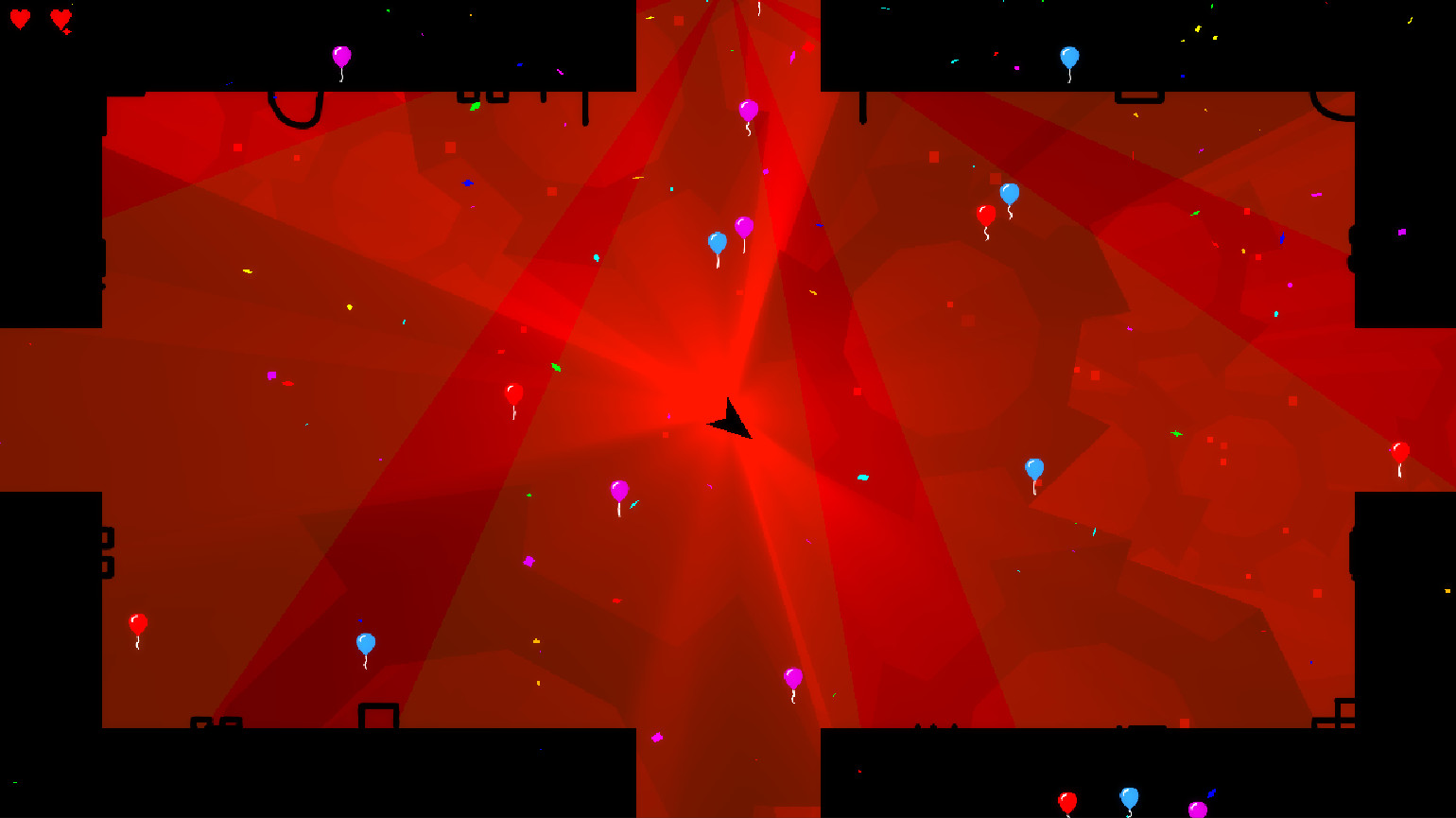Click the magenta balloon at the bottom-right corner

tap(1198, 809)
